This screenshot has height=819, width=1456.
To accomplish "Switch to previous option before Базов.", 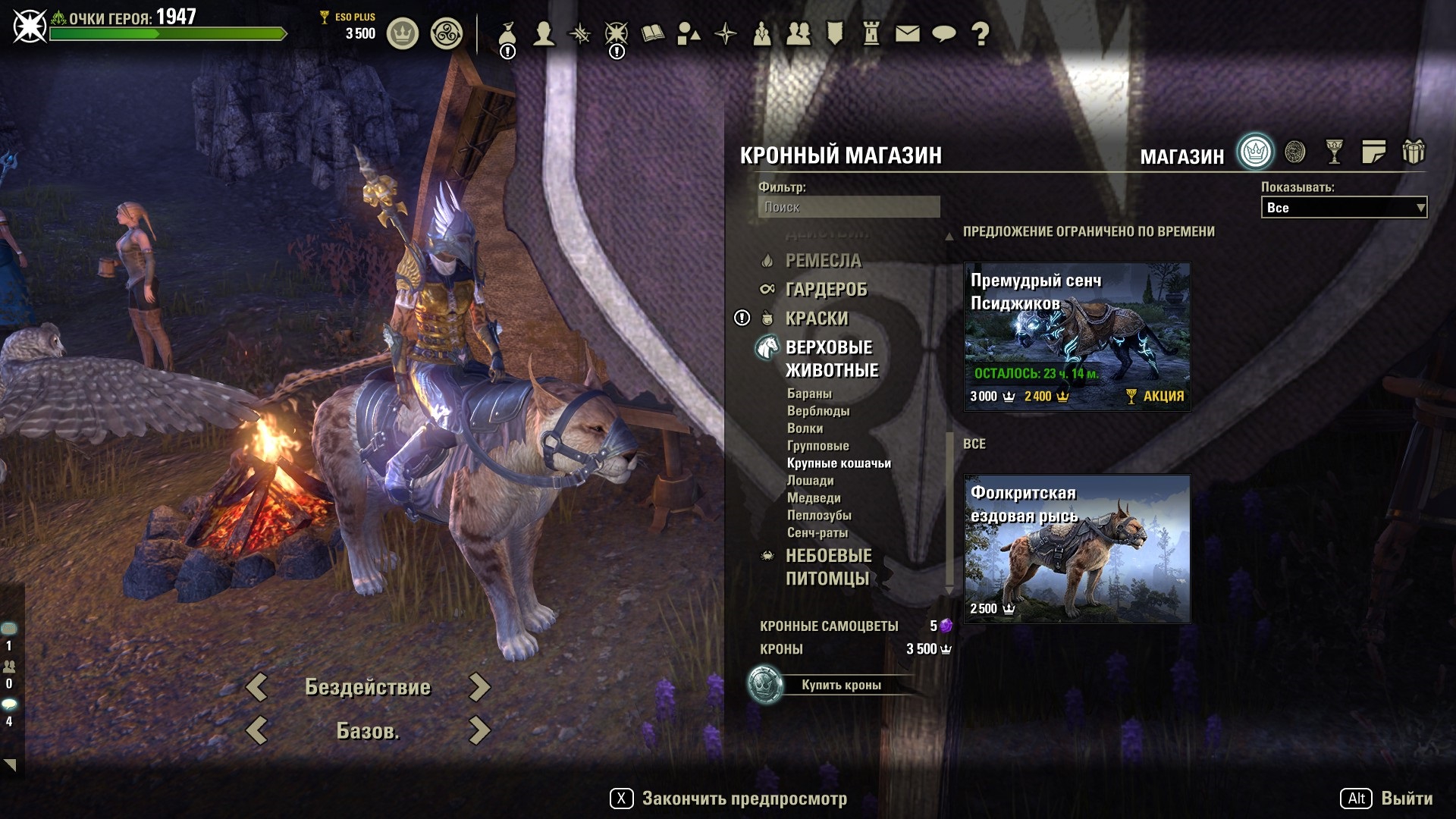I will coord(257,731).
